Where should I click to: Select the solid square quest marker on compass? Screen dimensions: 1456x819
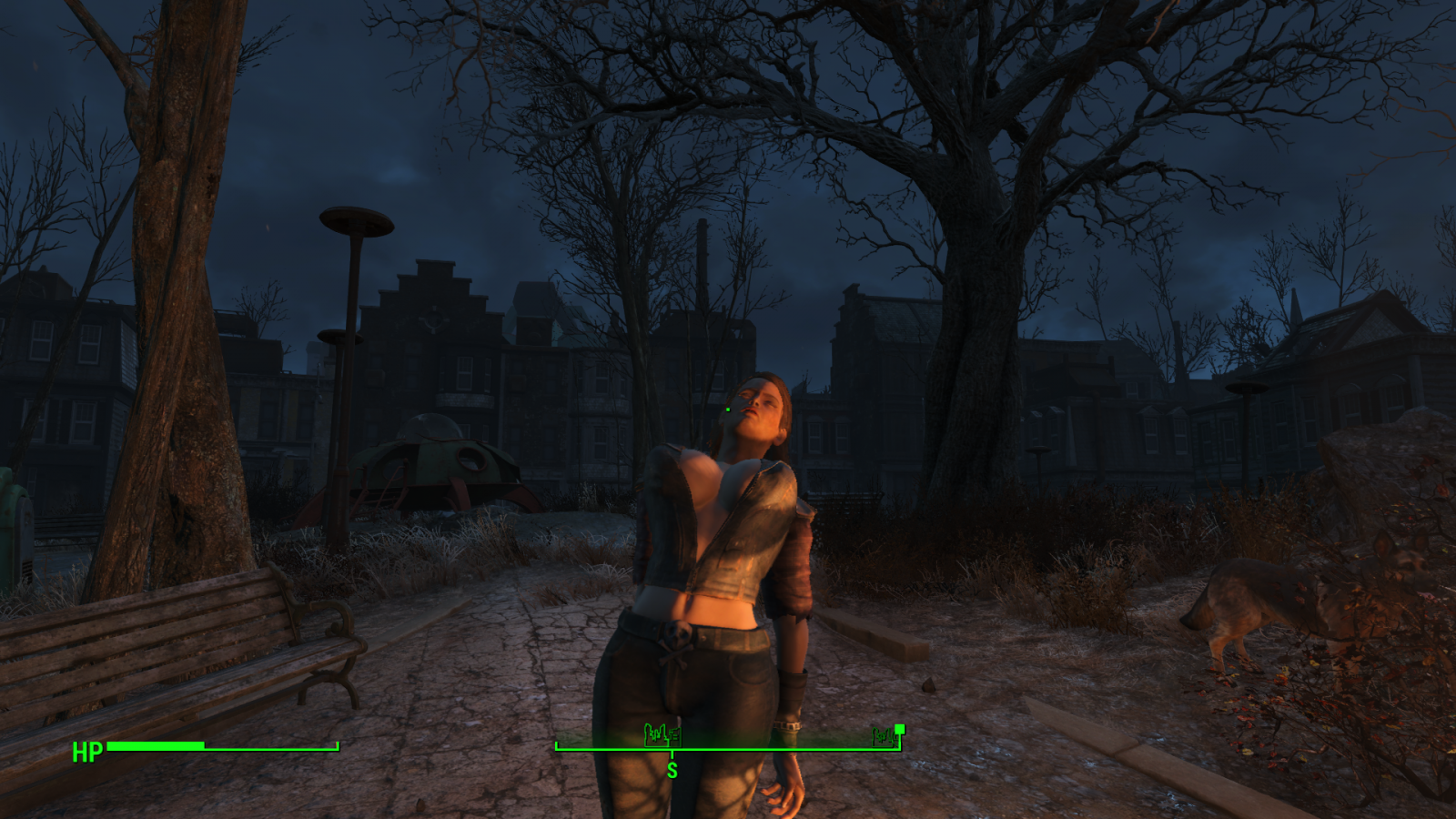[900, 728]
